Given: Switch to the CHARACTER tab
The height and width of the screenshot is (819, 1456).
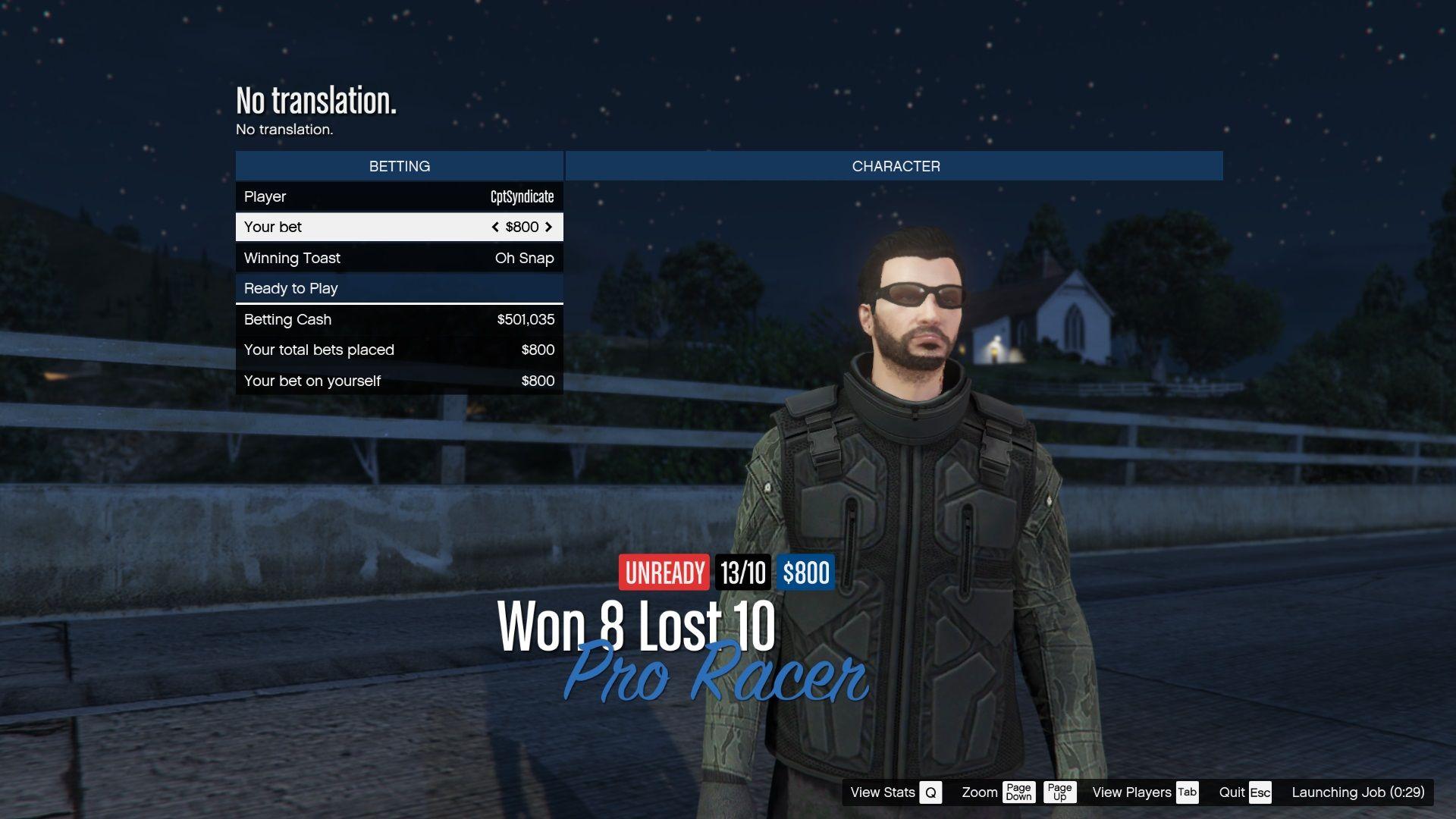Looking at the screenshot, I should click(895, 165).
